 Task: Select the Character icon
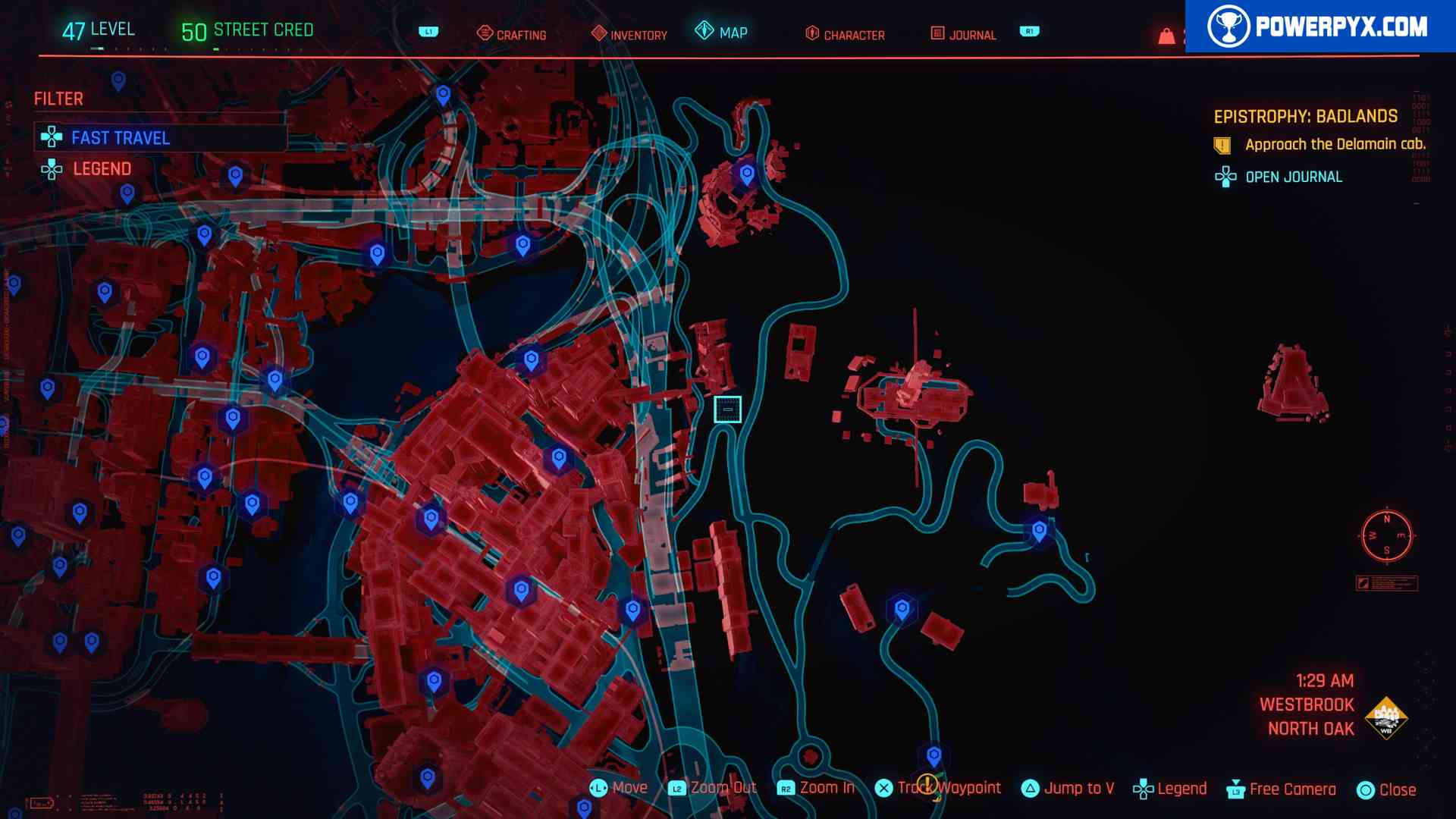811,34
